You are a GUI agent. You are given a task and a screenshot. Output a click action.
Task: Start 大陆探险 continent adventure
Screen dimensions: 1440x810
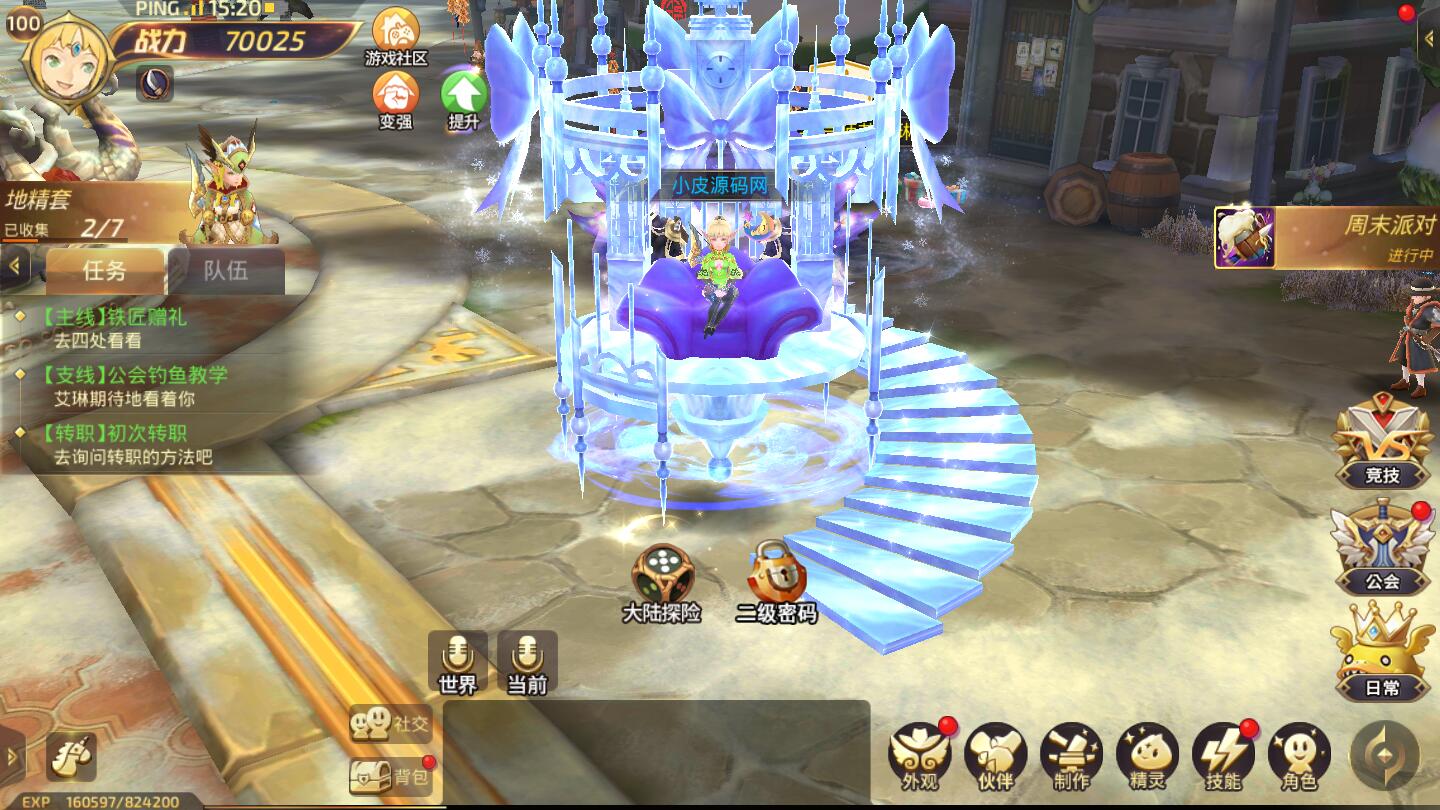662,580
